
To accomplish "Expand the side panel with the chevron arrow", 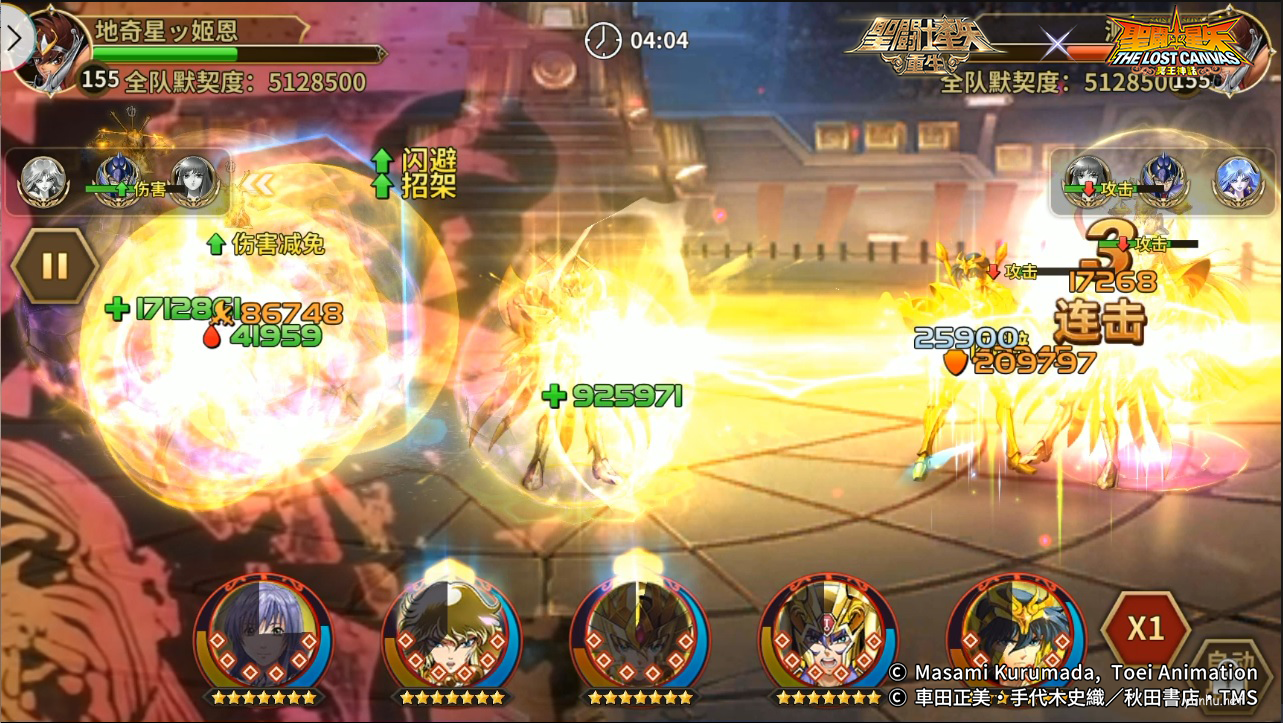I will (x=12, y=36).
